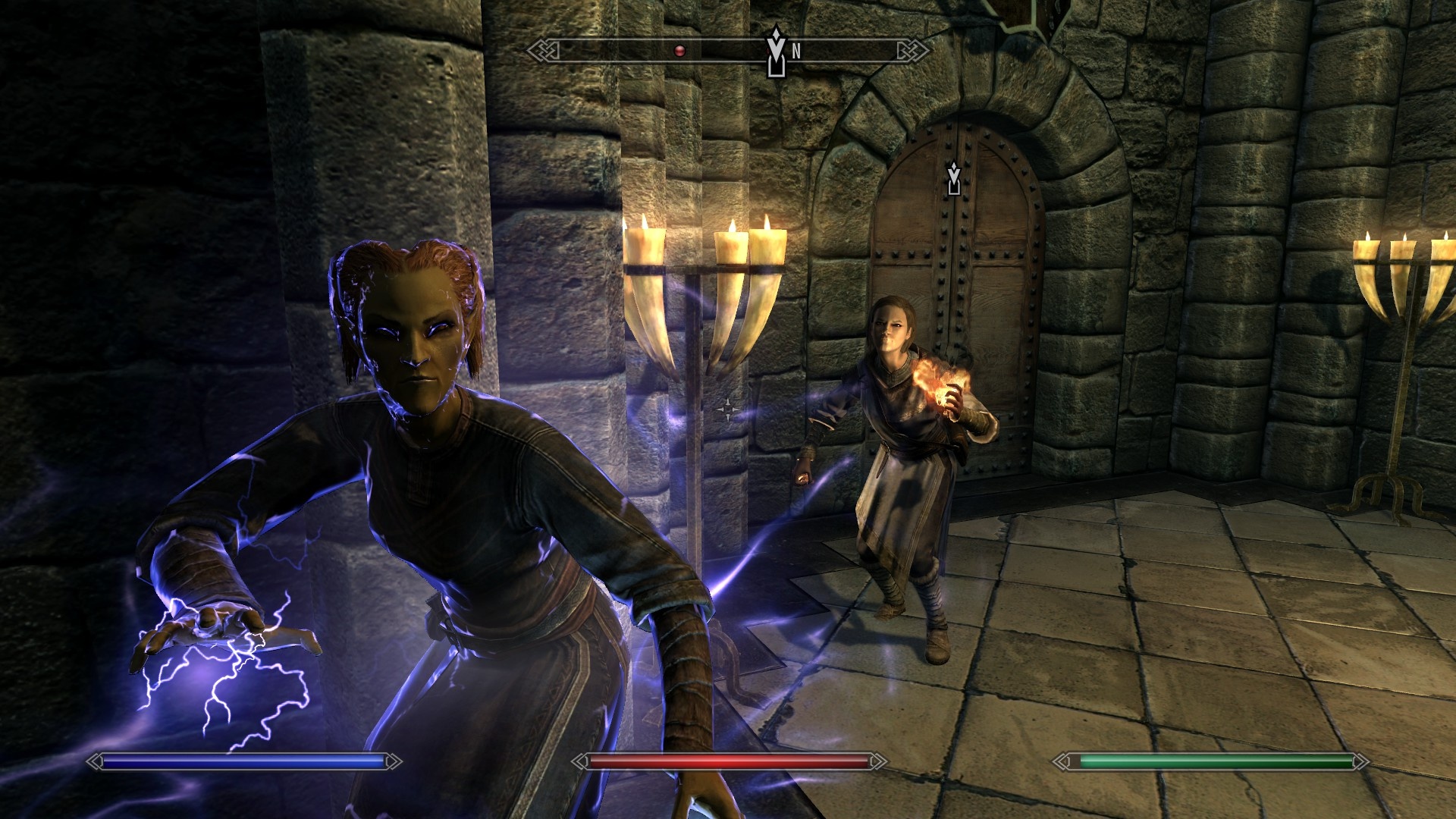
Task: Click the North letter on the compass
Action: 796,52
